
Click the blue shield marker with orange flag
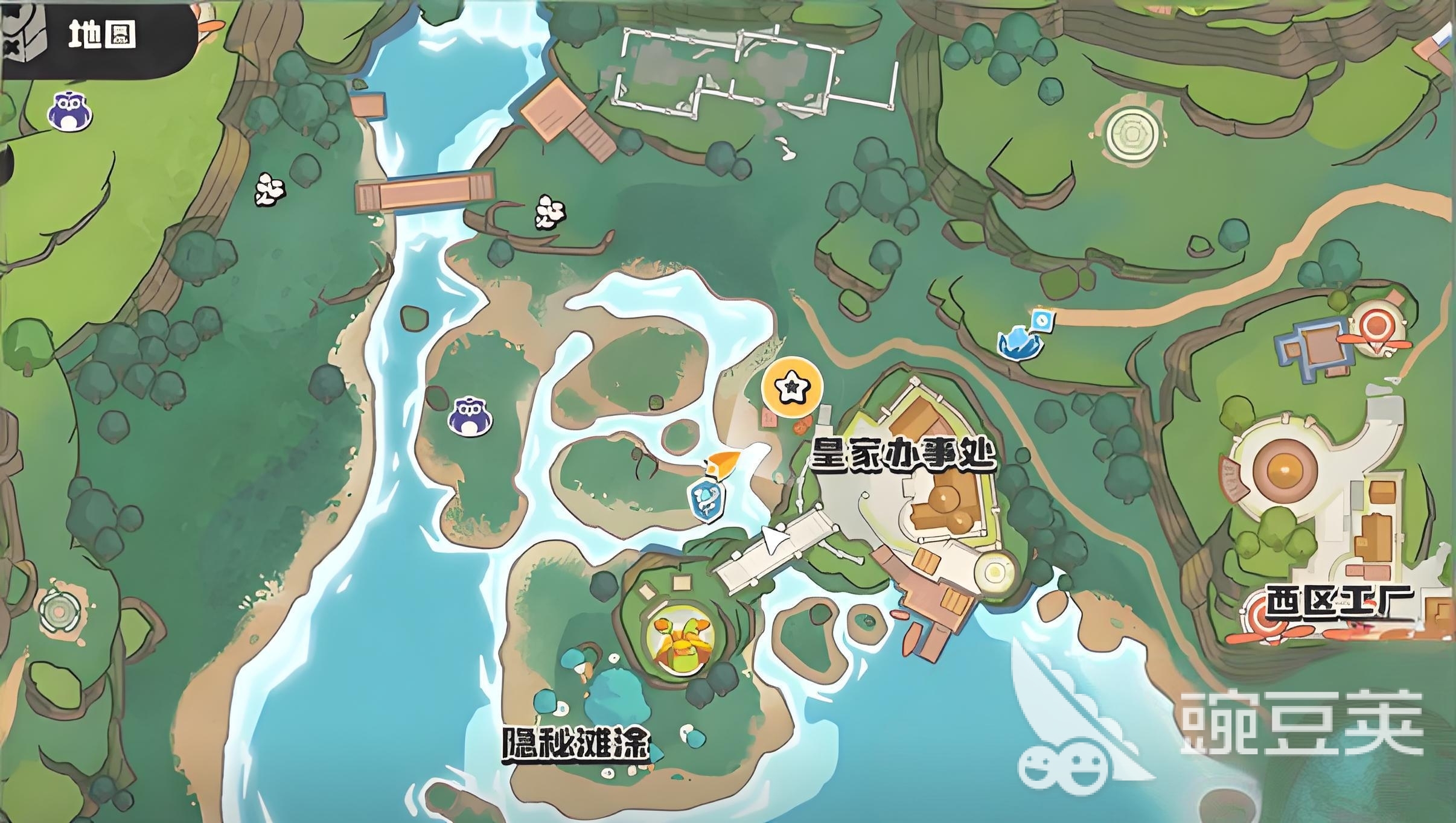tap(707, 498)
